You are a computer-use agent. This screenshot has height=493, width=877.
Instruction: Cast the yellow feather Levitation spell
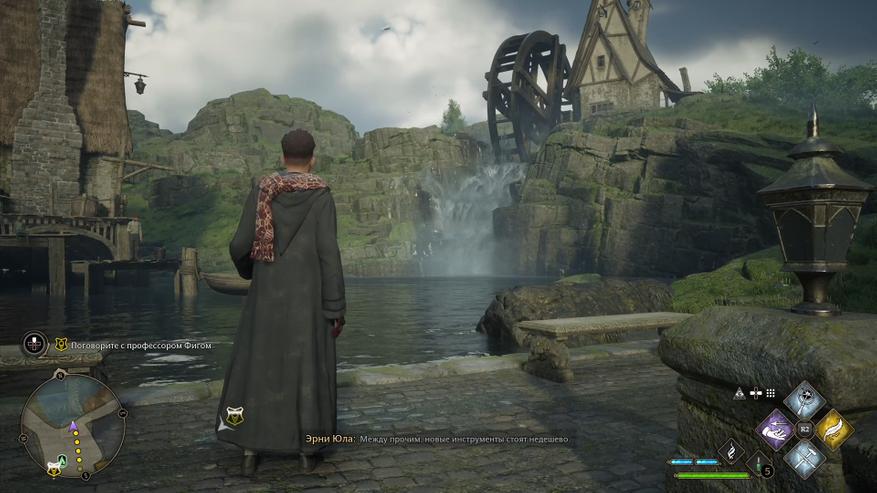tap(833, 430)
